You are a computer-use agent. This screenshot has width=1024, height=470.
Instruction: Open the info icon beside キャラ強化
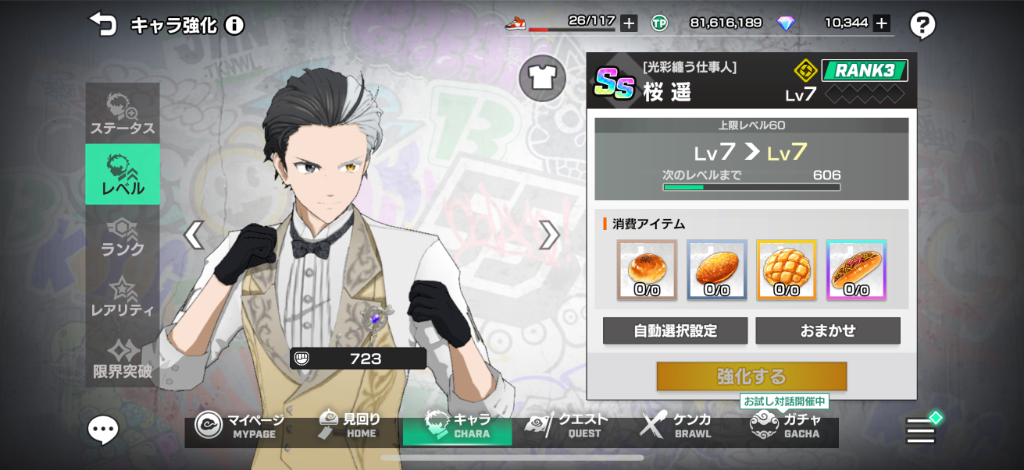(235, 23)
